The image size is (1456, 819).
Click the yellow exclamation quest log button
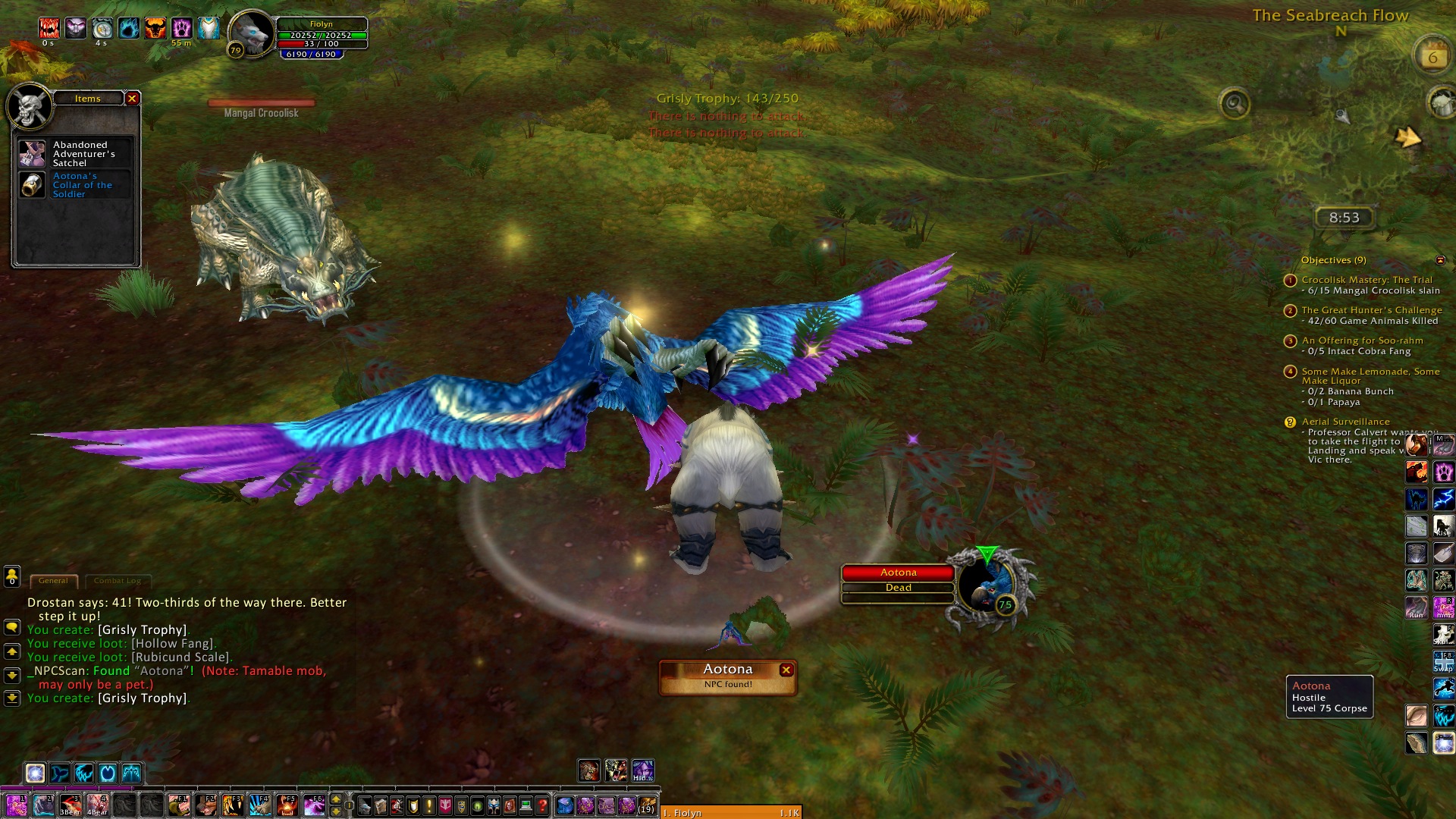pyautogui.click(x=429, y=805)
